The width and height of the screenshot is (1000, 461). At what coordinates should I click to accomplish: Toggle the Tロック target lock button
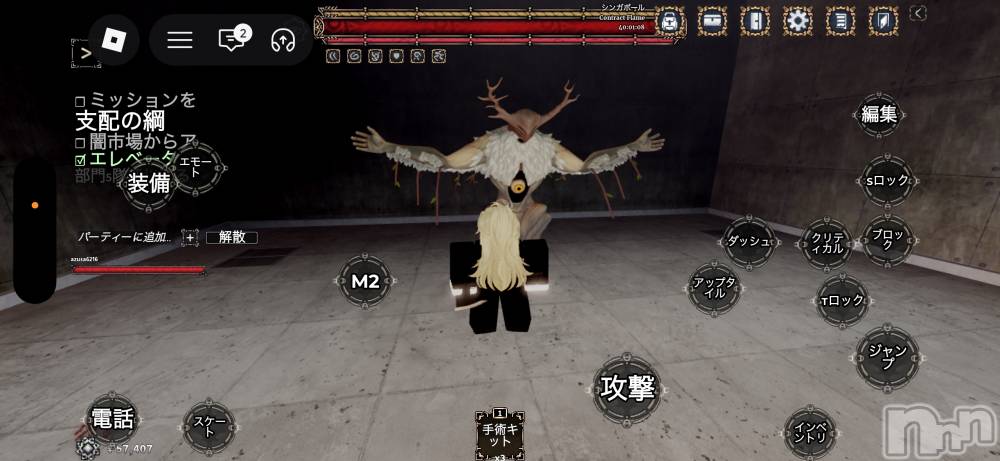click(841, 300)
